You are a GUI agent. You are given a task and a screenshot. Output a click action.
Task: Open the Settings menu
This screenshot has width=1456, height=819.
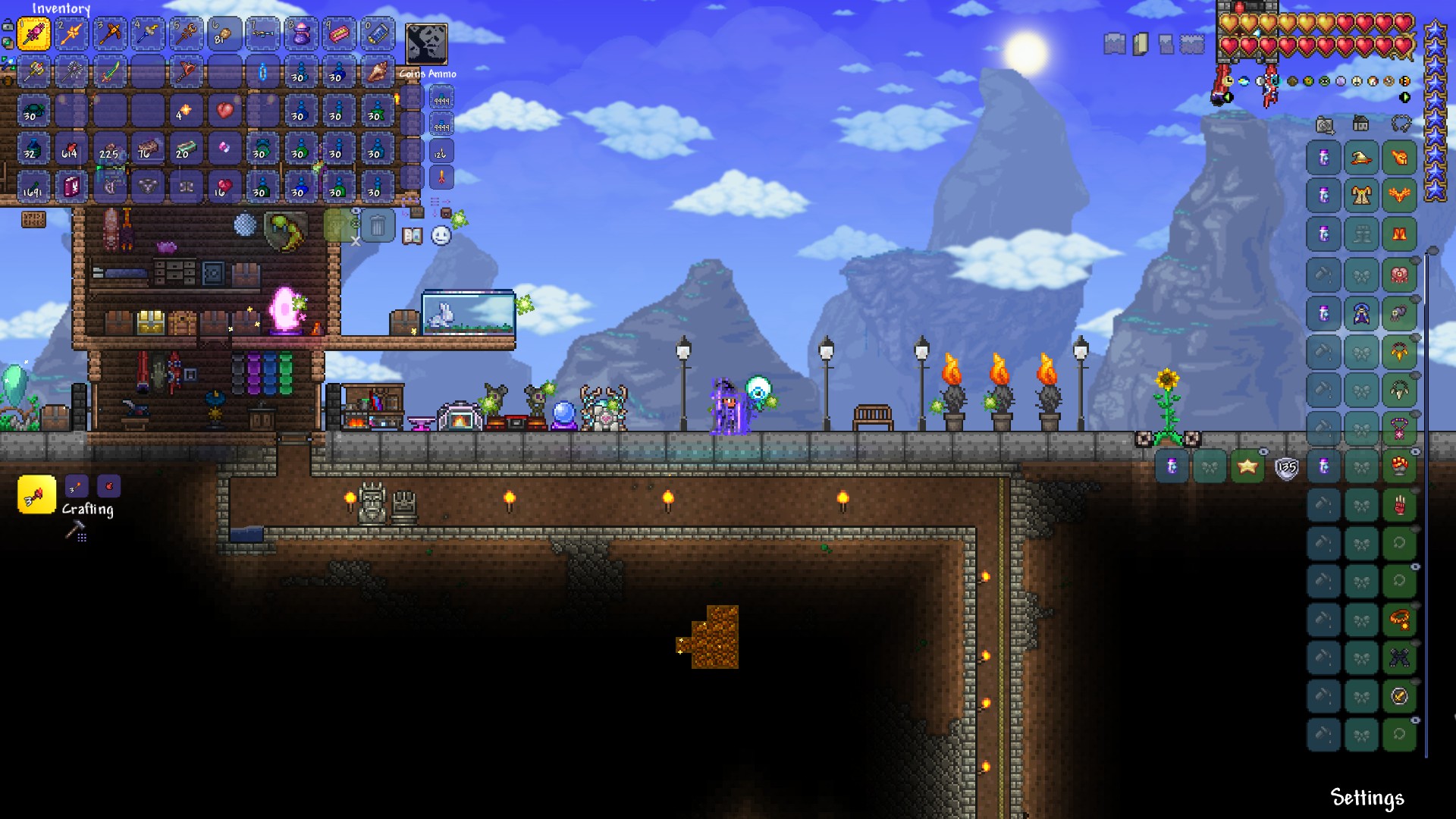click(1367, 798)
